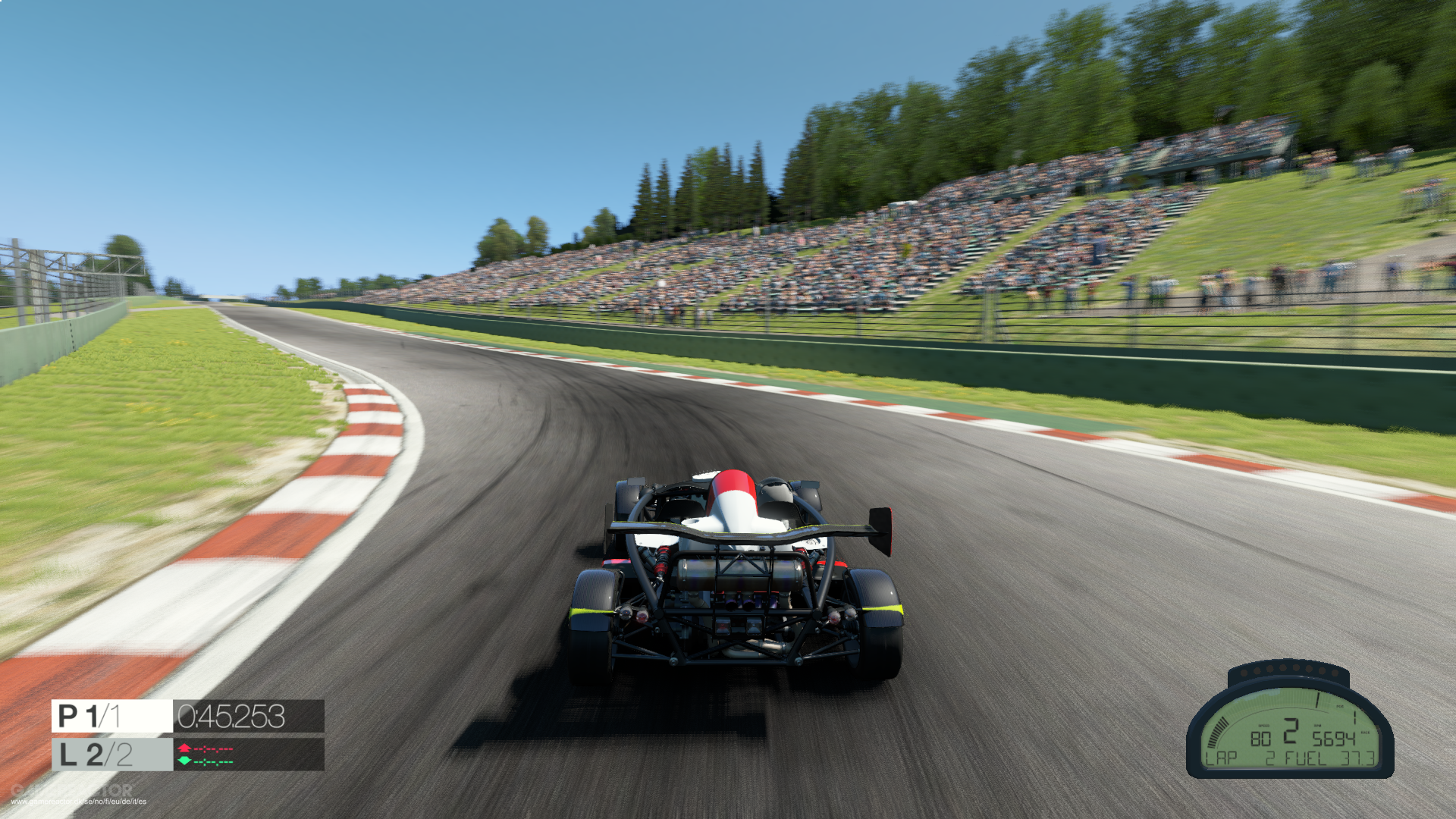1456x819 pixels.
Task: Select the gear indicator showing 2
Action: [1291, 731]
